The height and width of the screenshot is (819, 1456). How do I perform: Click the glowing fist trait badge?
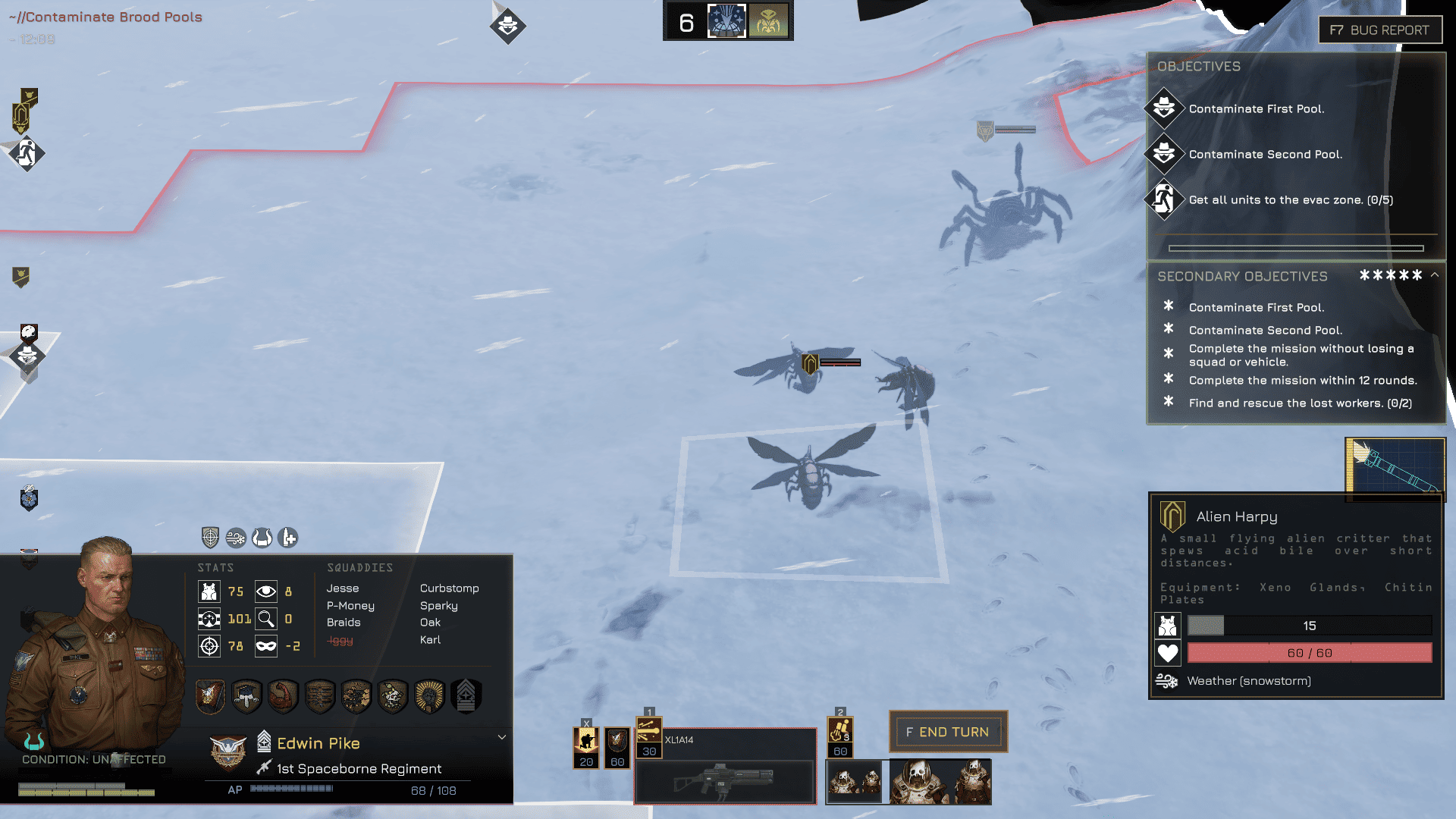click(429, 695)
